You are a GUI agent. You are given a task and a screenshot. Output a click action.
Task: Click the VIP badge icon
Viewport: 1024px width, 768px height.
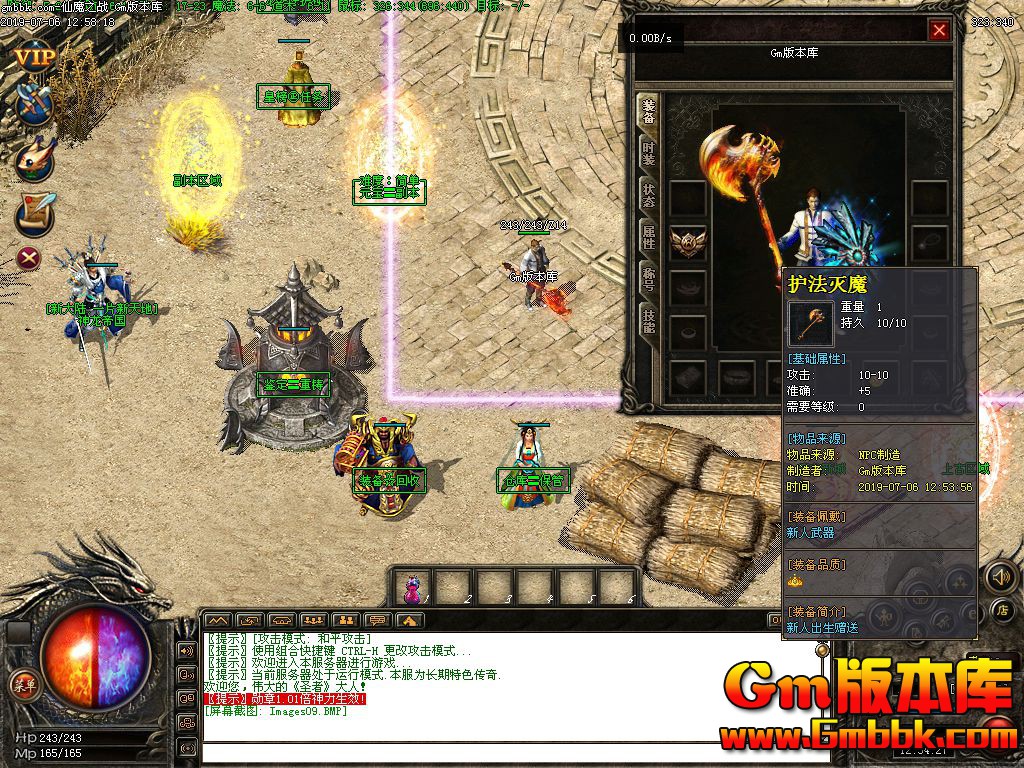[34, 56]
